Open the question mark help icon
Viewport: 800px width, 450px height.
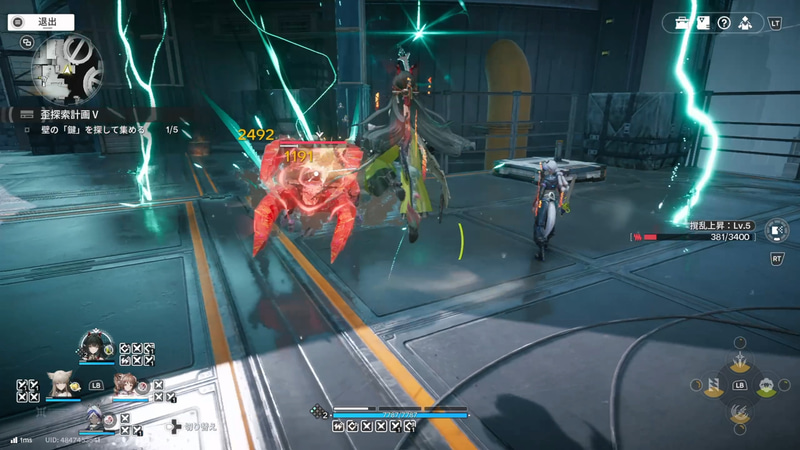724,22
